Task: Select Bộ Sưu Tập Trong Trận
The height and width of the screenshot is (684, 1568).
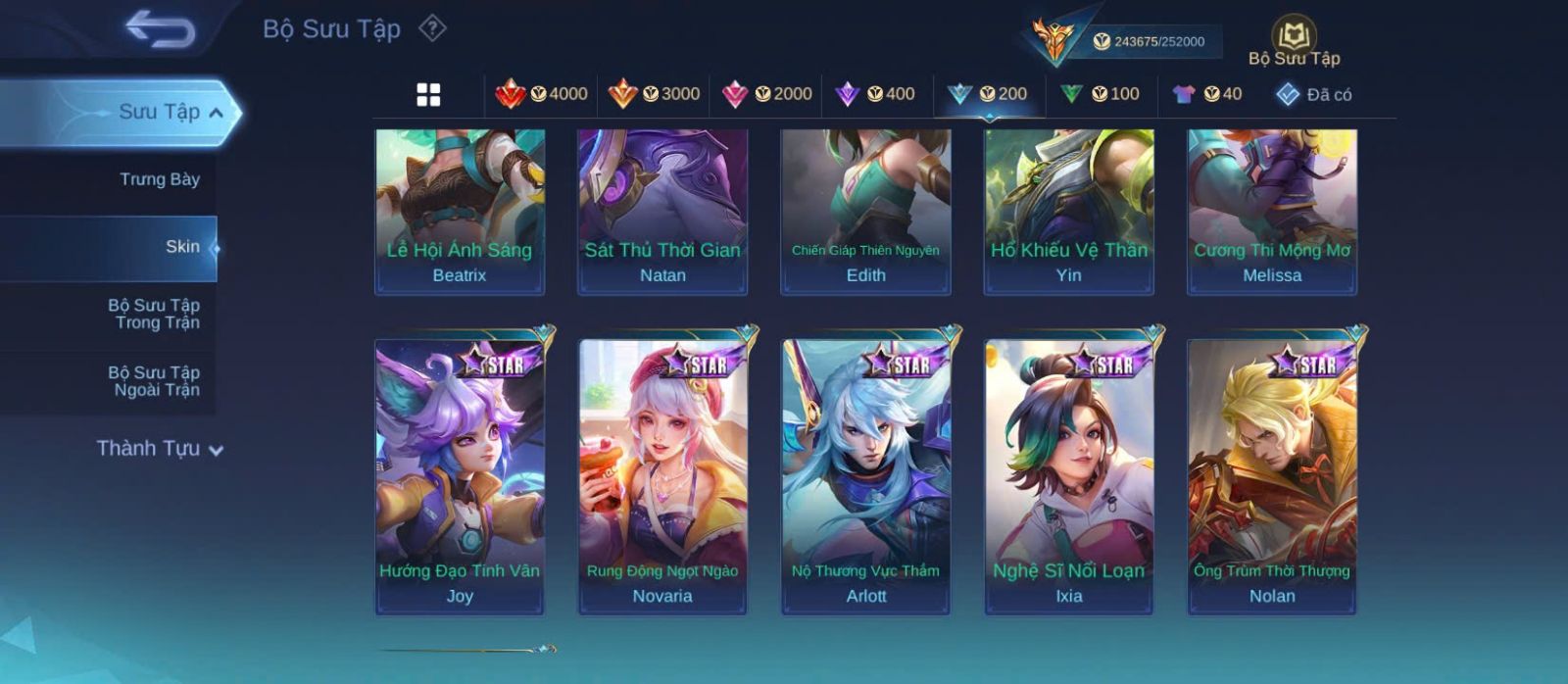Action: [x=154, y=315]
